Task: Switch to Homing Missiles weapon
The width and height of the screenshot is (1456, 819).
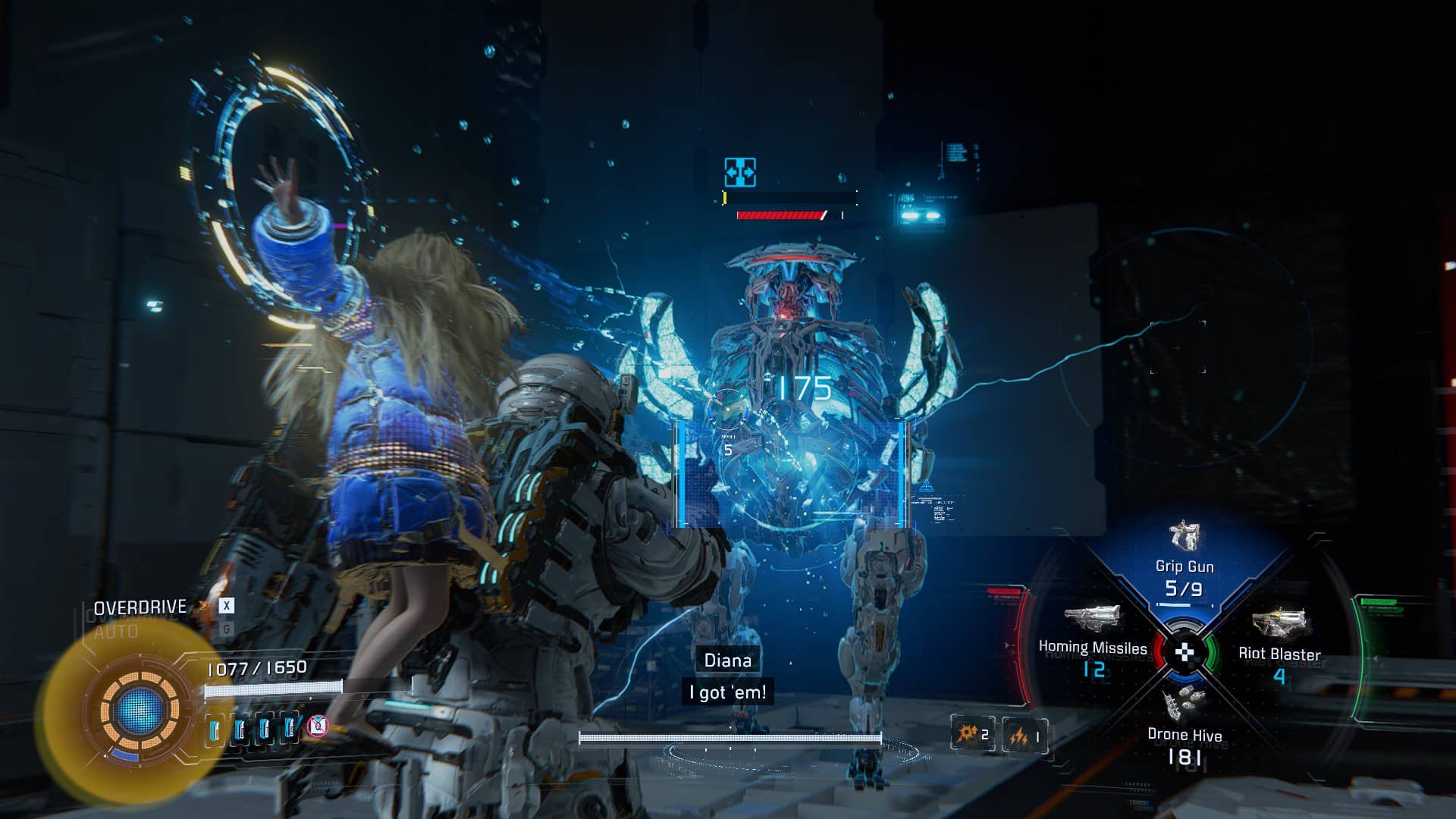Action: [1092, 637]
